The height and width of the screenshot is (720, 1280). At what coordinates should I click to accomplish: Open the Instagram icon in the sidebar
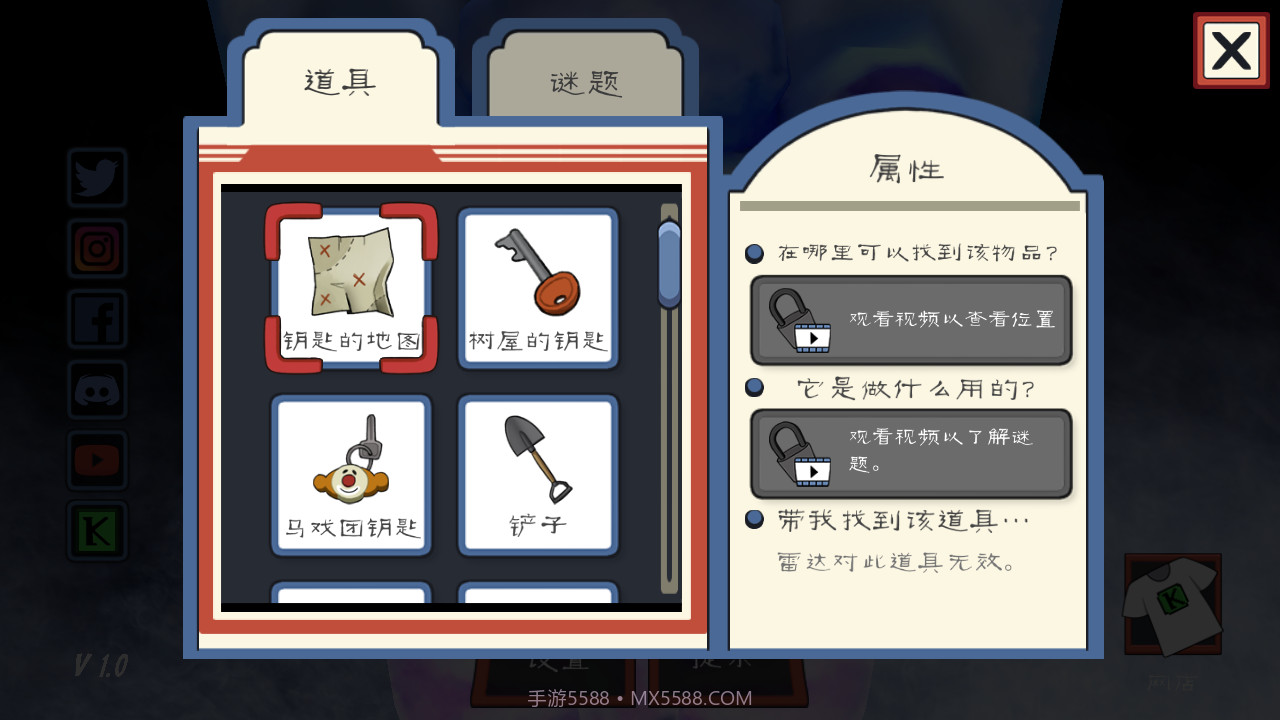(x=96, y=248)
